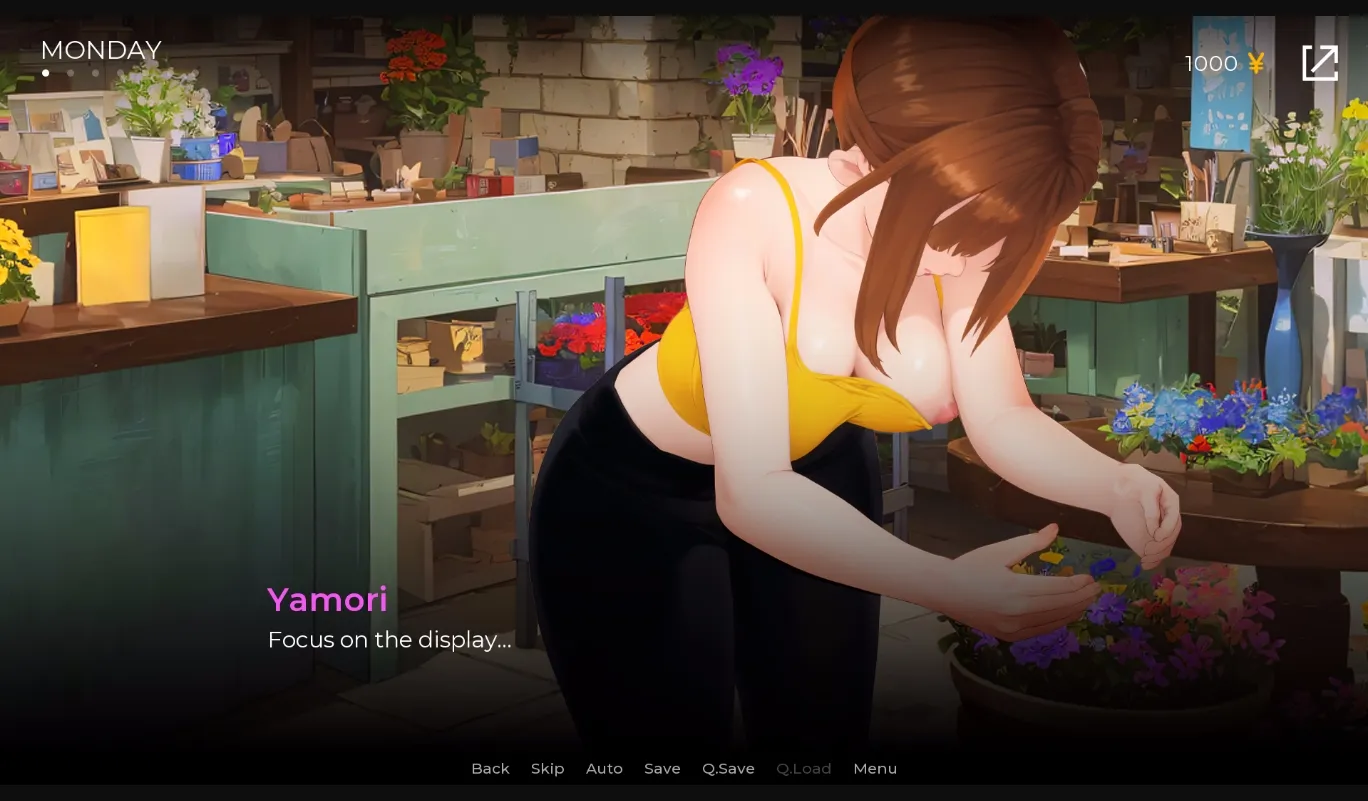Select the yellow ¥ symbol
The height and width of the screenshot is (801, 1368).
click(x=1256, y=63)
